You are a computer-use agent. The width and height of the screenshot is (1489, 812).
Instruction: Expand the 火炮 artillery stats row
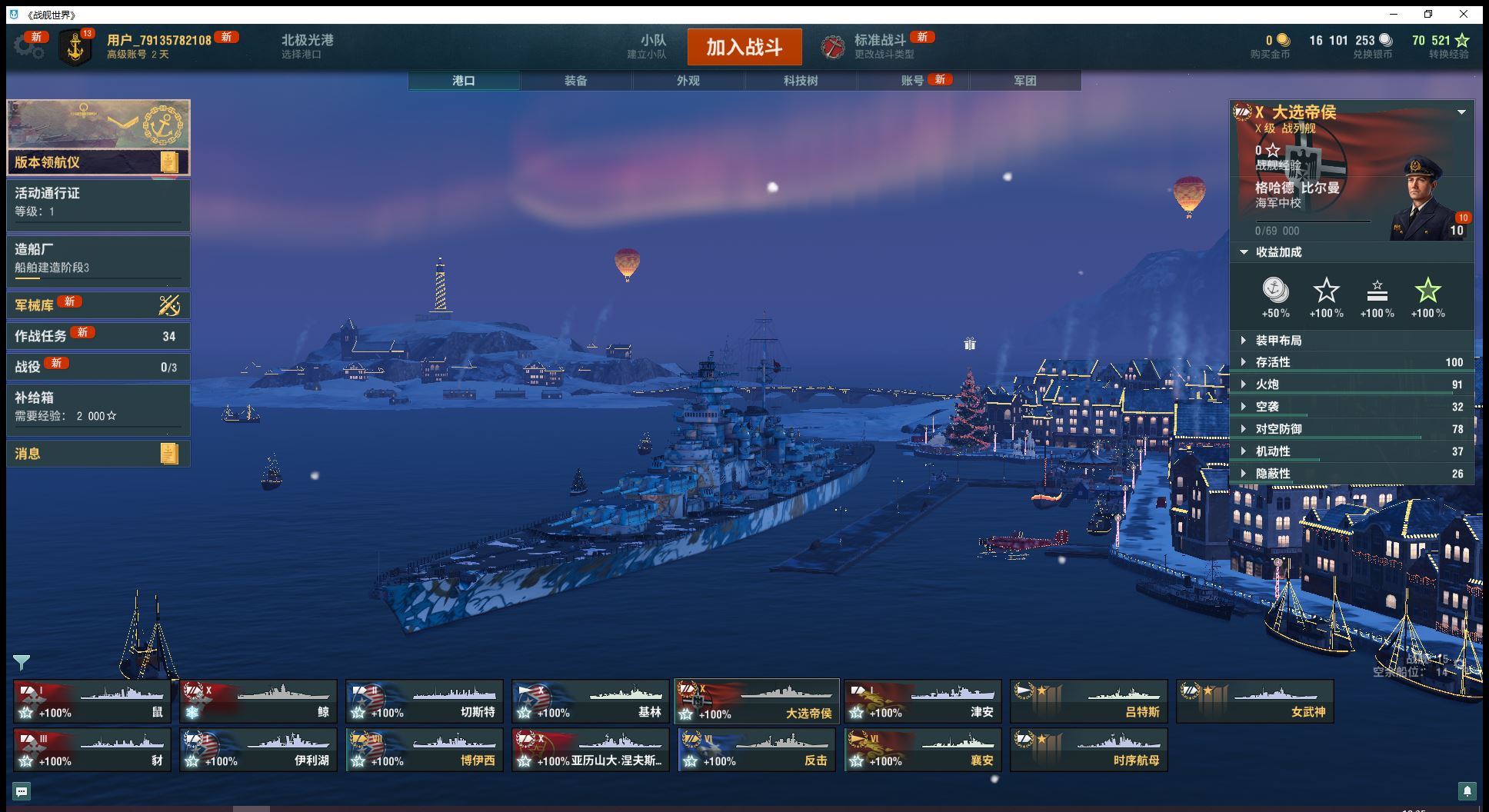(x=1267, y=384)
